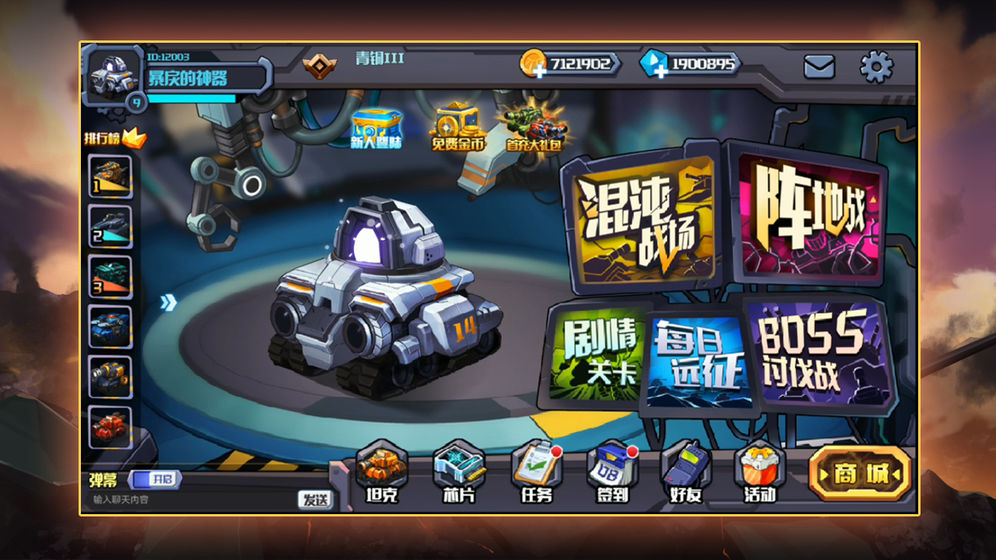
Task: Open the 签到 daily check-in
Action: [x=610, y=472]
